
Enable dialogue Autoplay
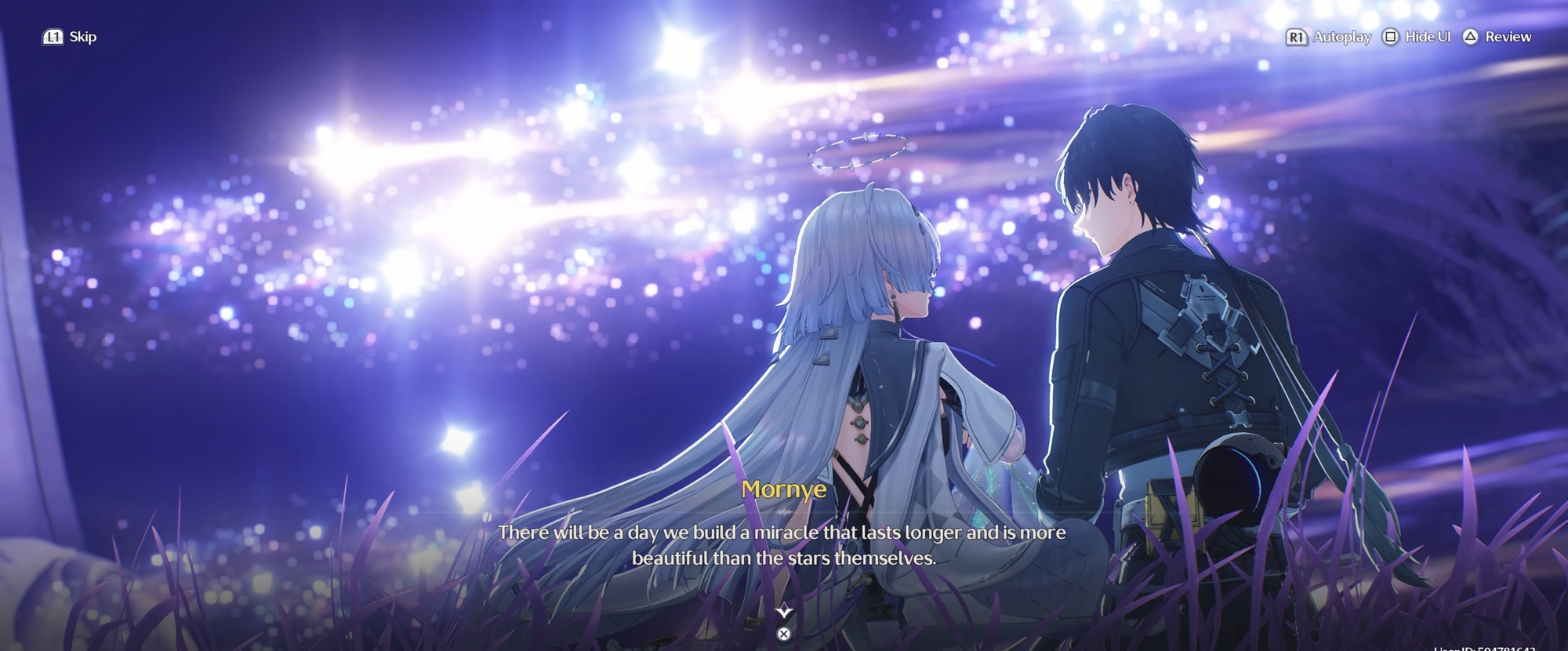1329,37
